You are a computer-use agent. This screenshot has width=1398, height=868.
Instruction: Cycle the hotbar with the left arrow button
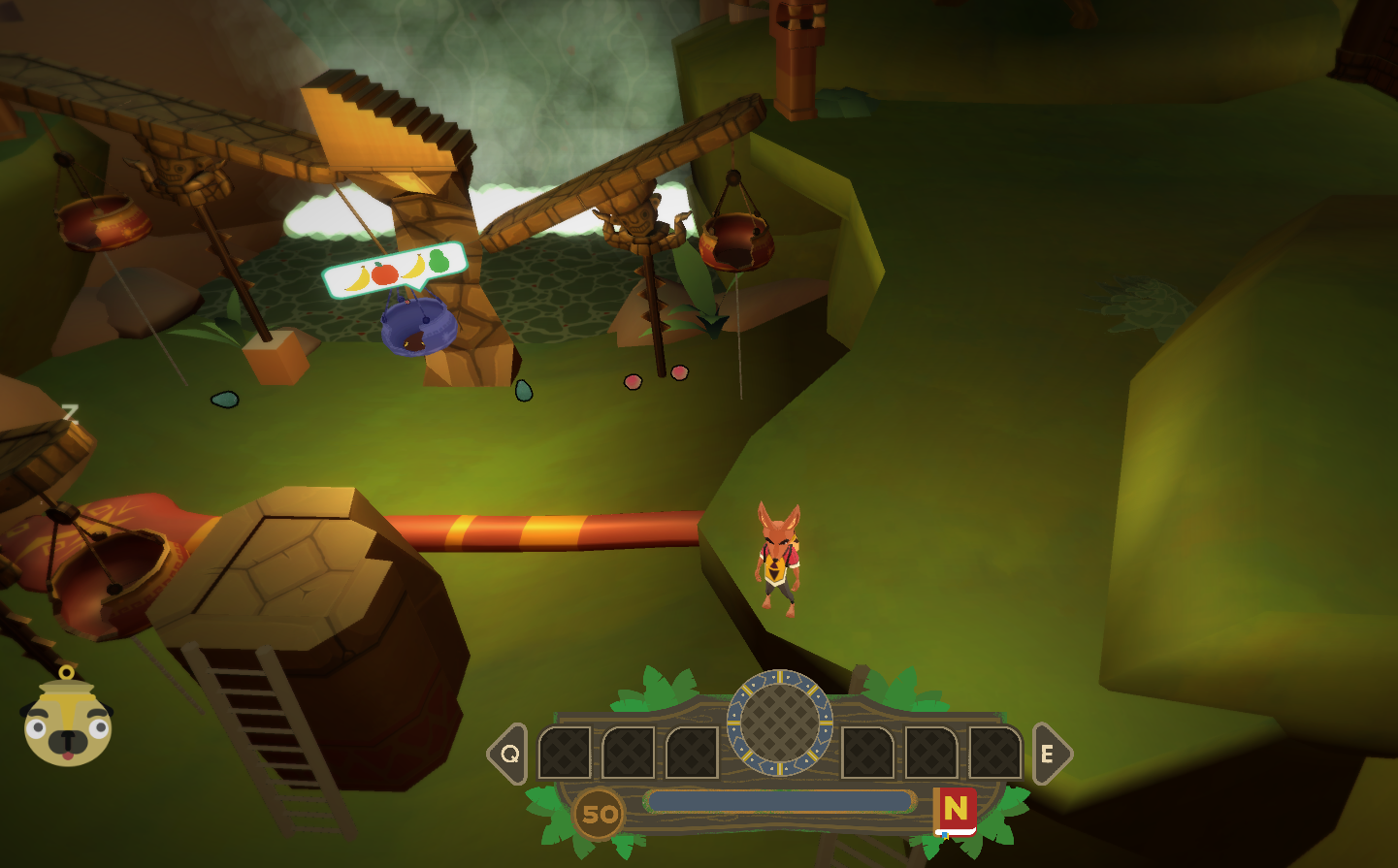tap(508, 754)
